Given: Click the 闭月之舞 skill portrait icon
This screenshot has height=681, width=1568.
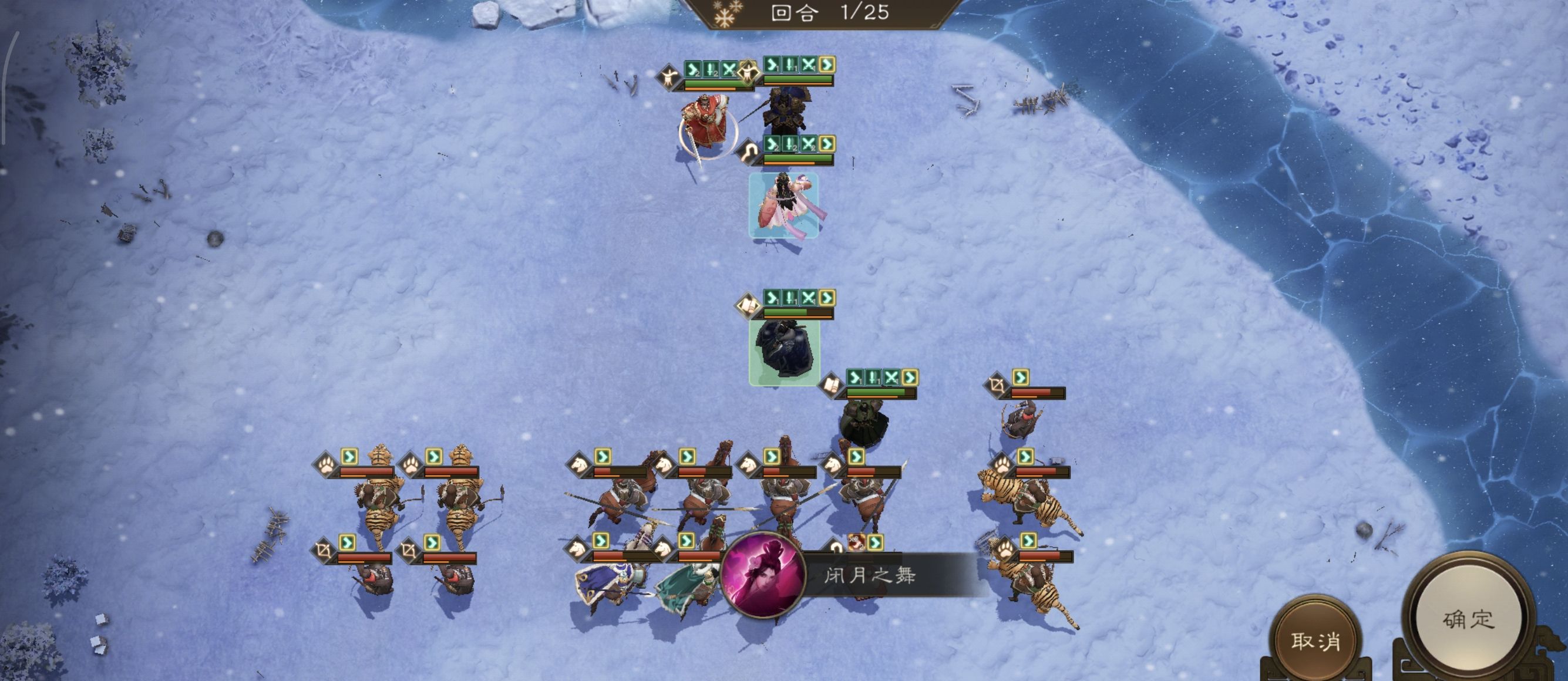Looking at the screenshot, I should [763, 575].
